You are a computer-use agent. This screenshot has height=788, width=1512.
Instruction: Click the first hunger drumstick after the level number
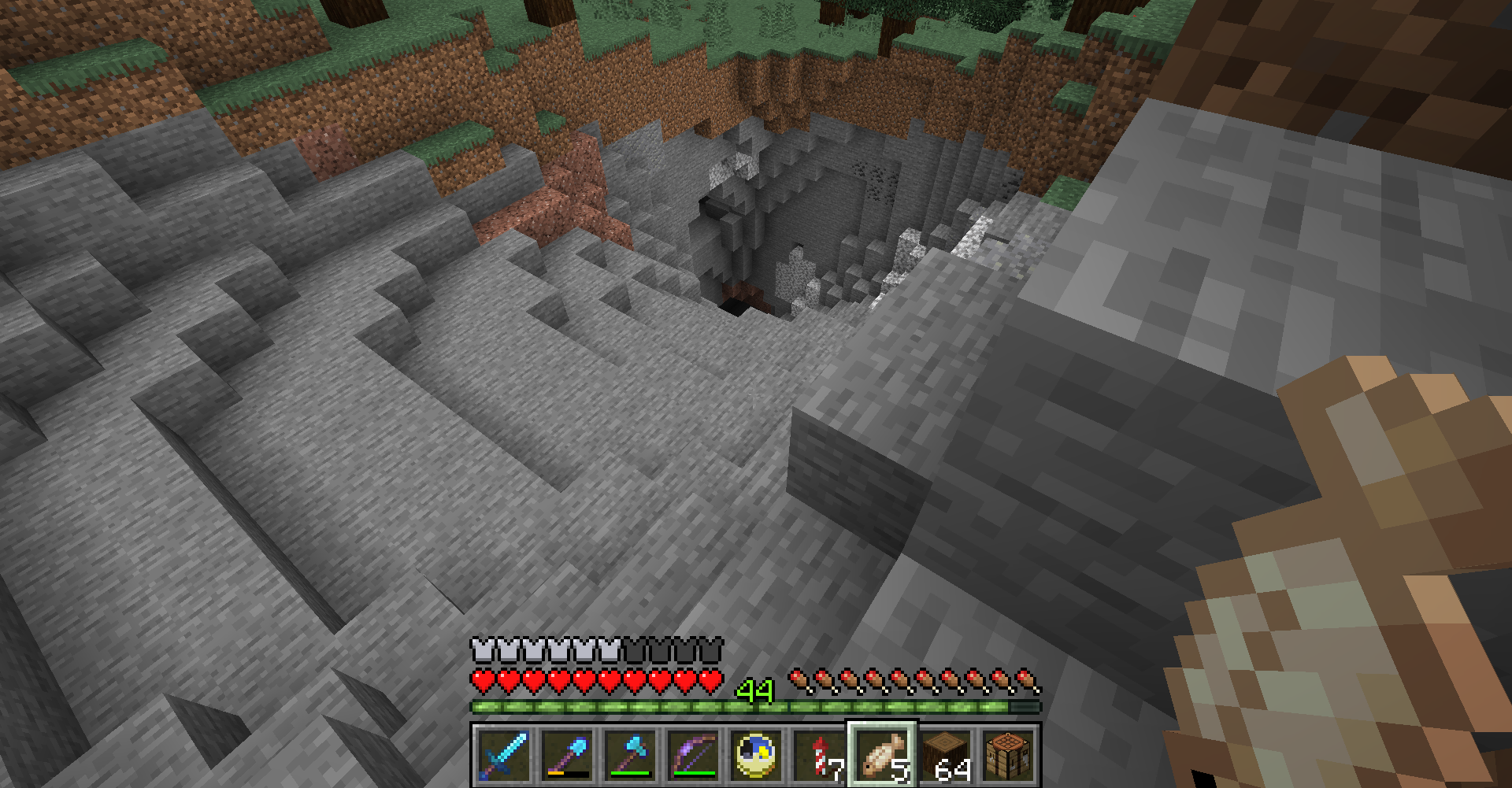coord(799,679)
